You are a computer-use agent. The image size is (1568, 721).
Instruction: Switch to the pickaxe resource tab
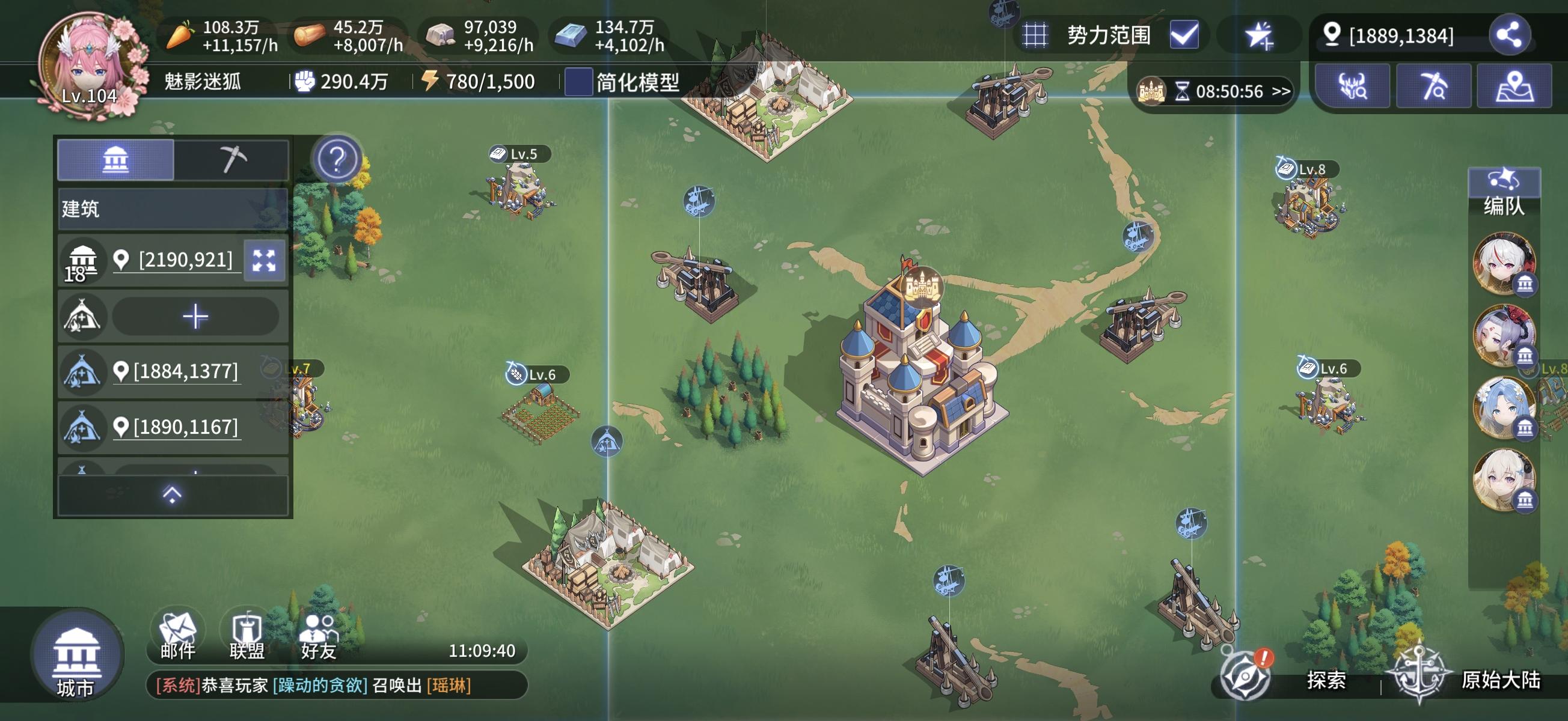233,159
